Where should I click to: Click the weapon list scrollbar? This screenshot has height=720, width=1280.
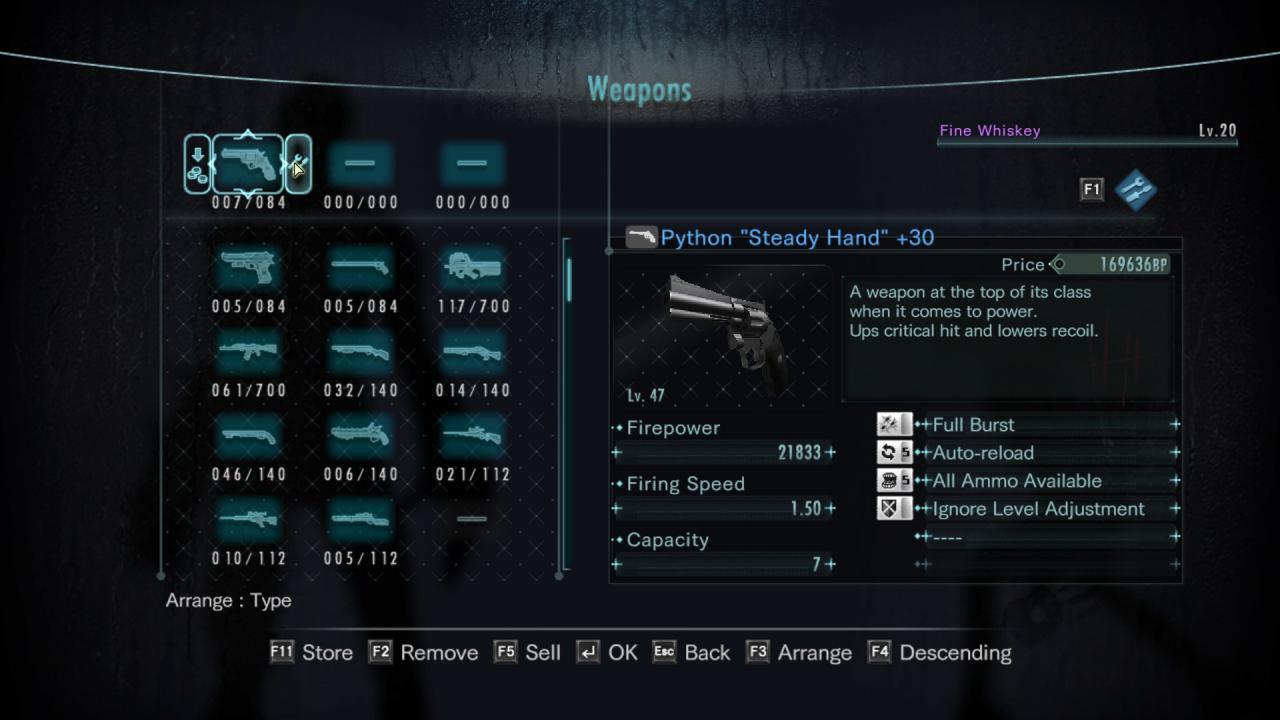[569, 280]
